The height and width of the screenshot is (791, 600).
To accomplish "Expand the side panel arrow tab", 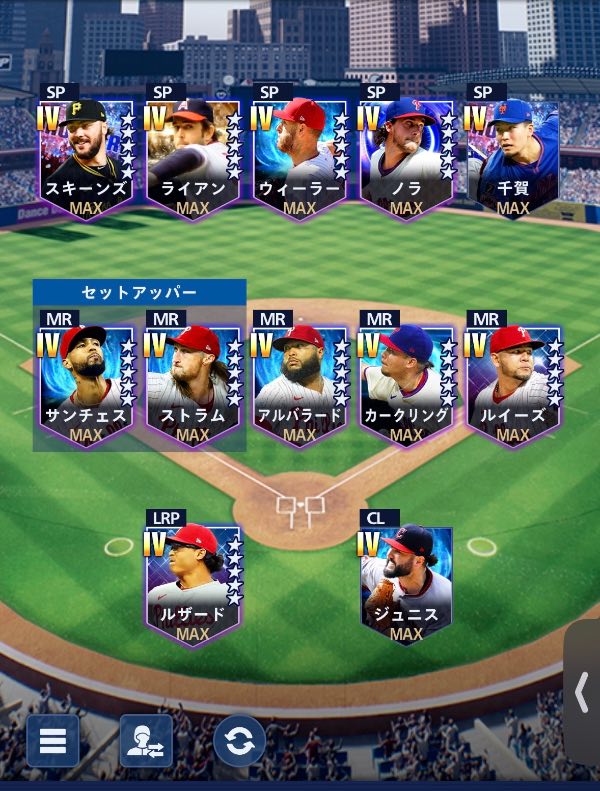I will (582, 692).
